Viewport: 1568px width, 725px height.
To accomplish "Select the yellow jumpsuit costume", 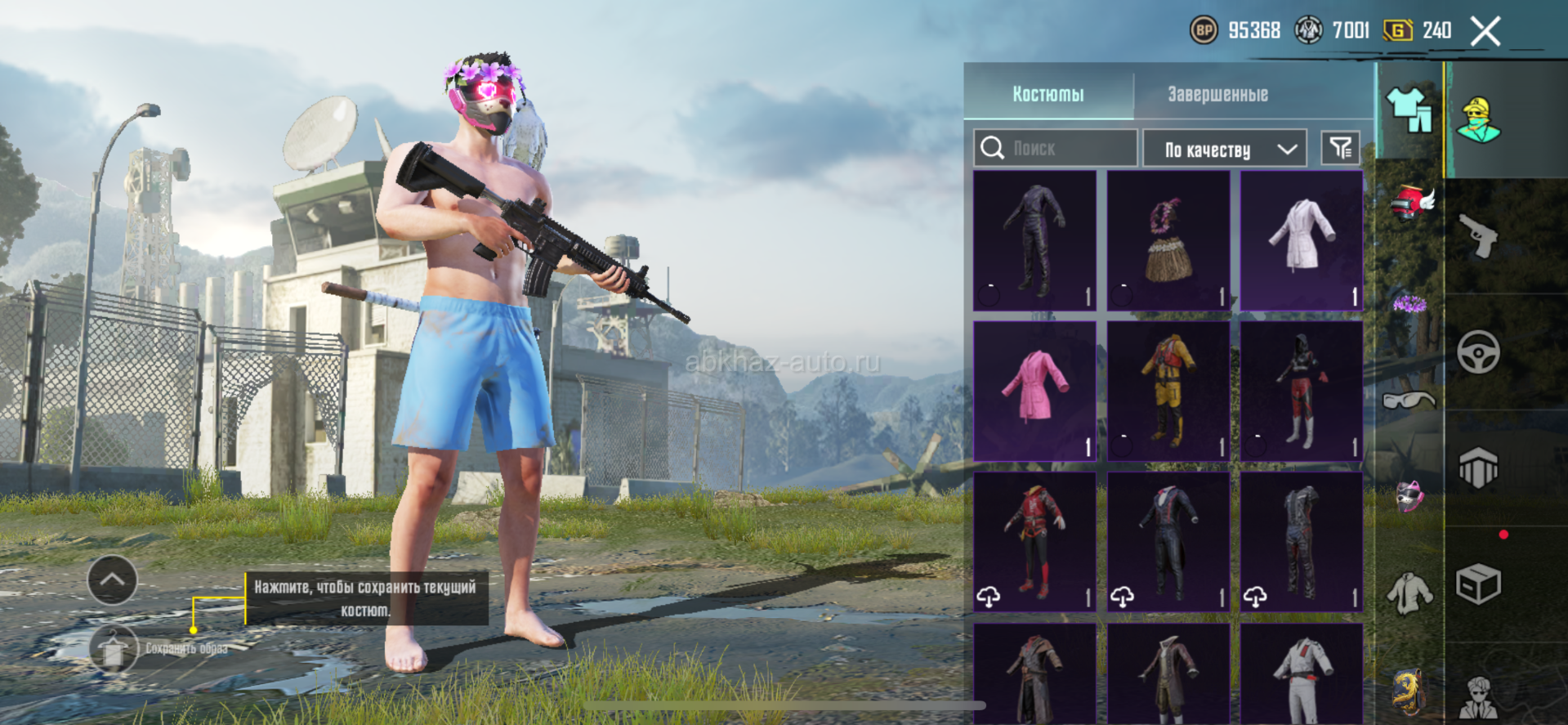I will coord(1168,391).
